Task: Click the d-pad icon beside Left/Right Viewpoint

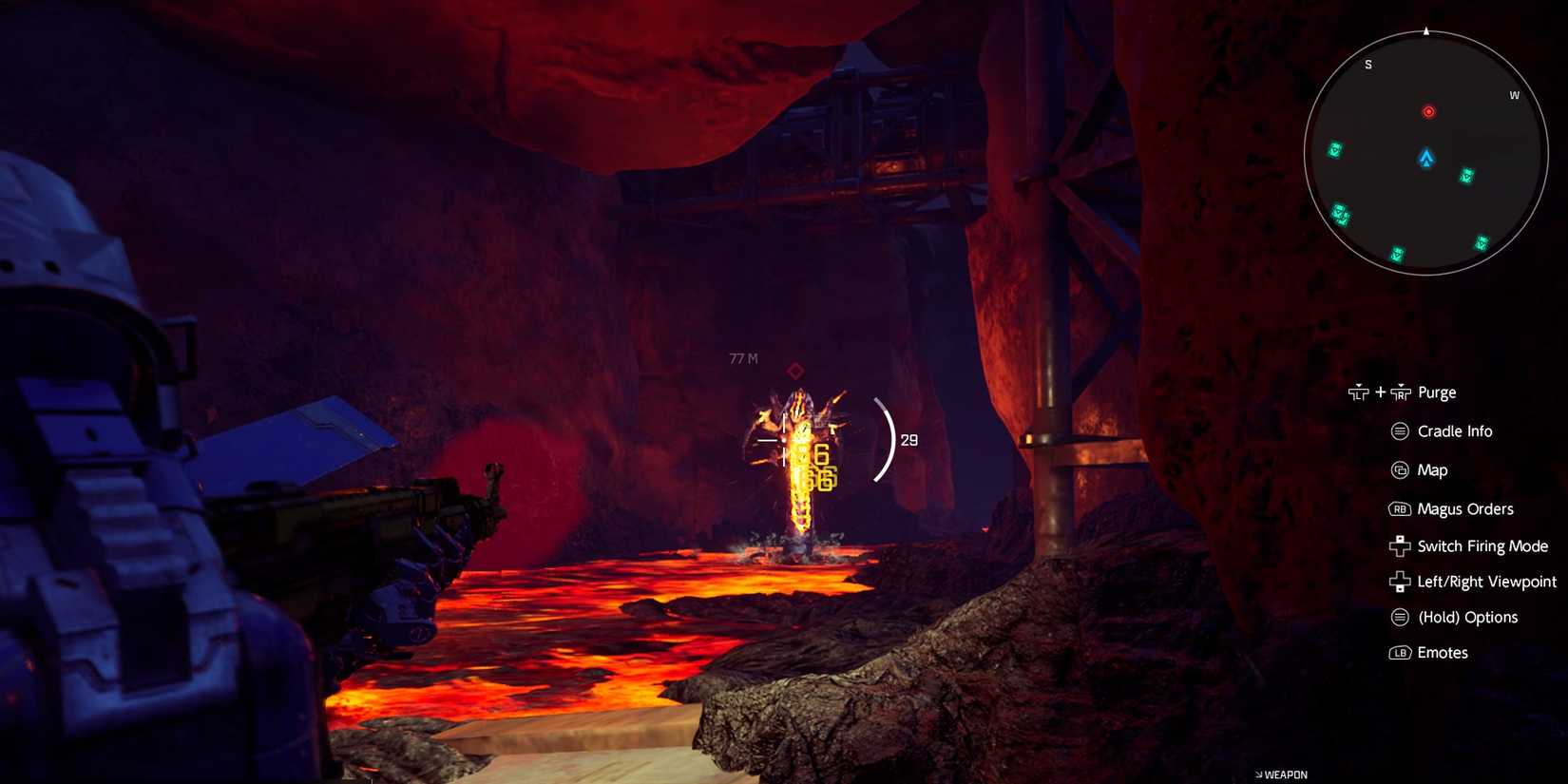Action: pyautogui.click(x=1400, y=582)
